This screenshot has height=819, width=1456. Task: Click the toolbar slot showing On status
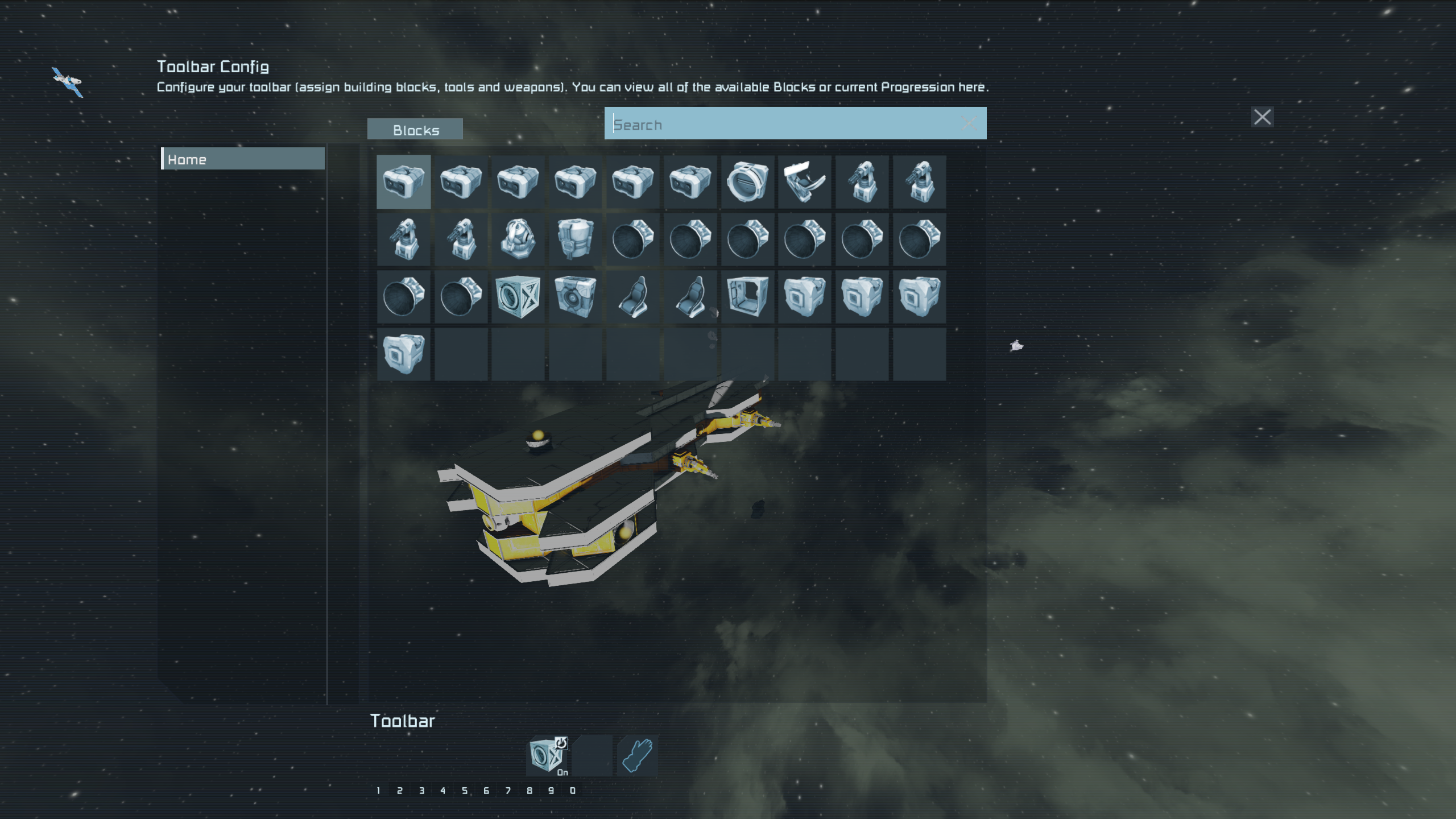click(x=547, y=756)
